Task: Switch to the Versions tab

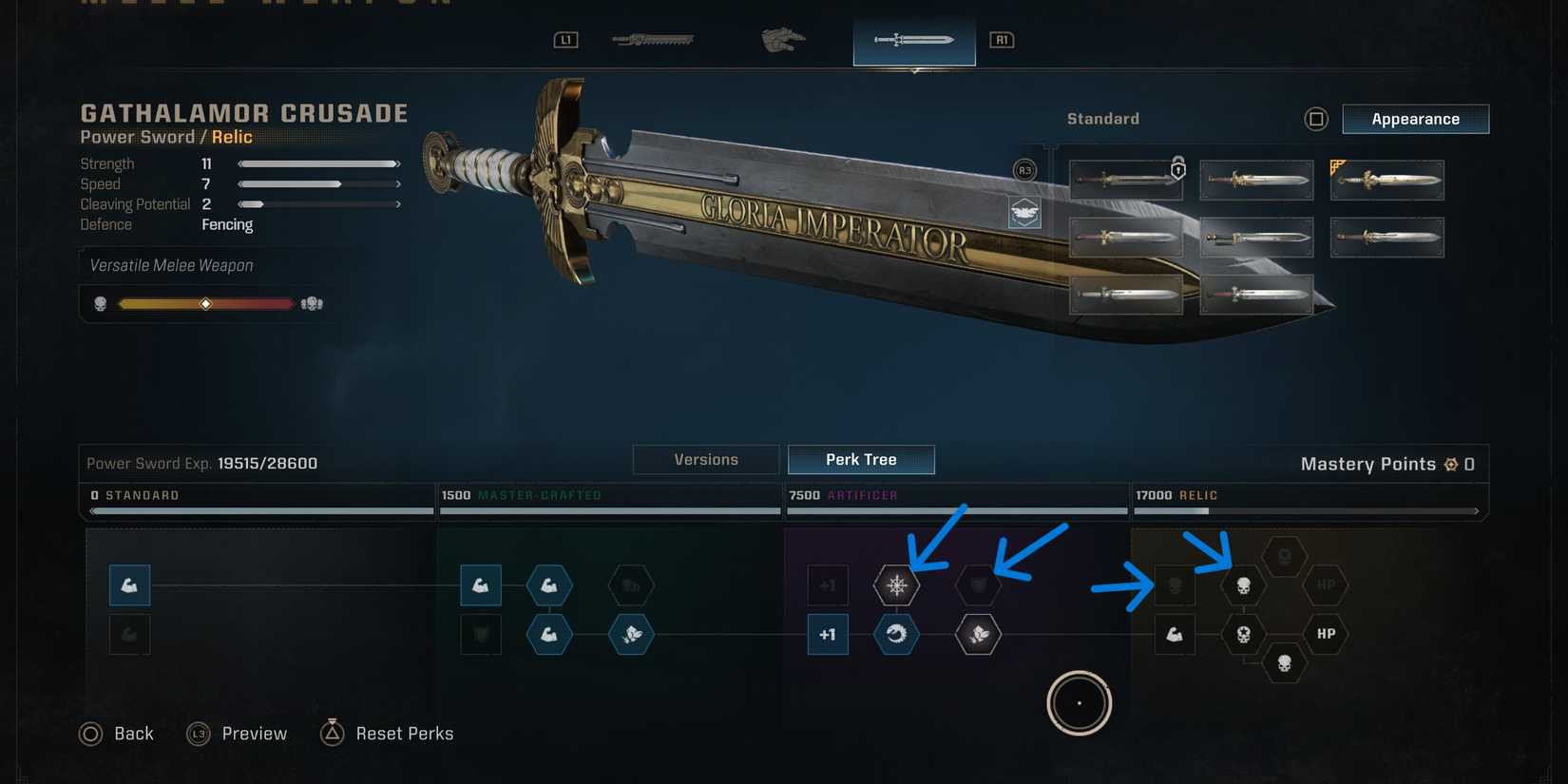Action: click(x=706, y=459)
